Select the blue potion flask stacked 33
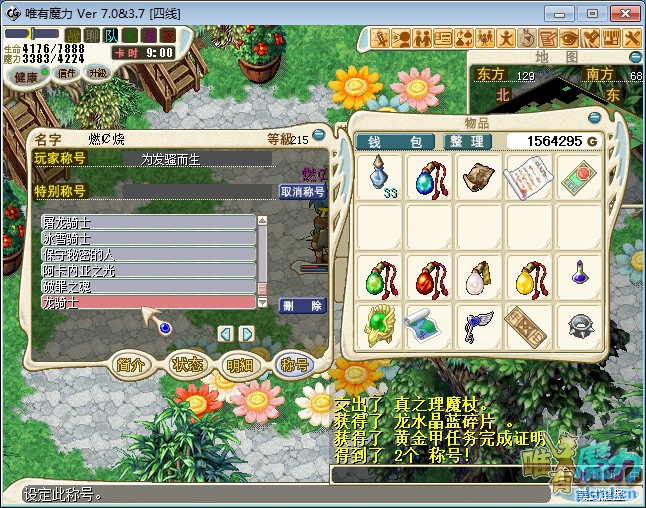 click(x=379, y=176)
